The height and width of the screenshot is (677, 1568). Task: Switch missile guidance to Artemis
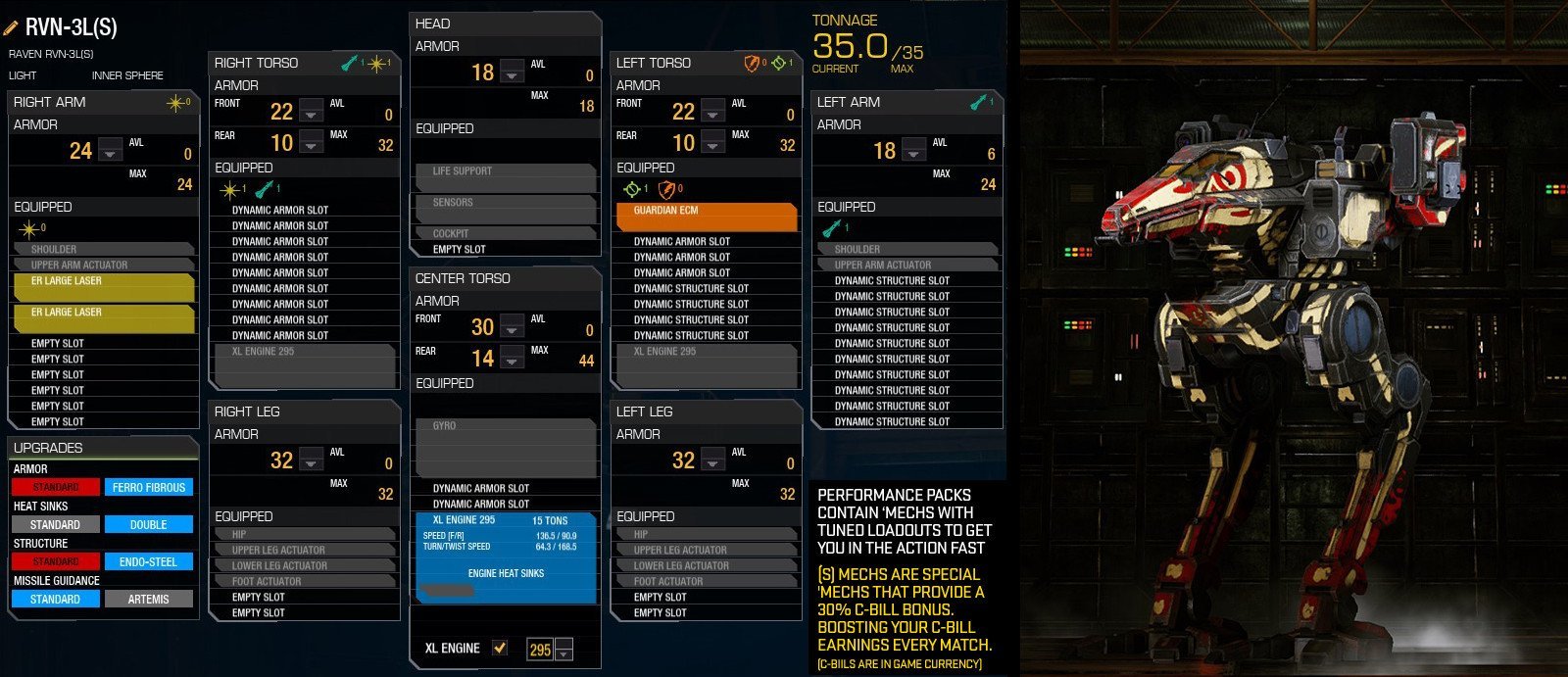pos(148,599)
